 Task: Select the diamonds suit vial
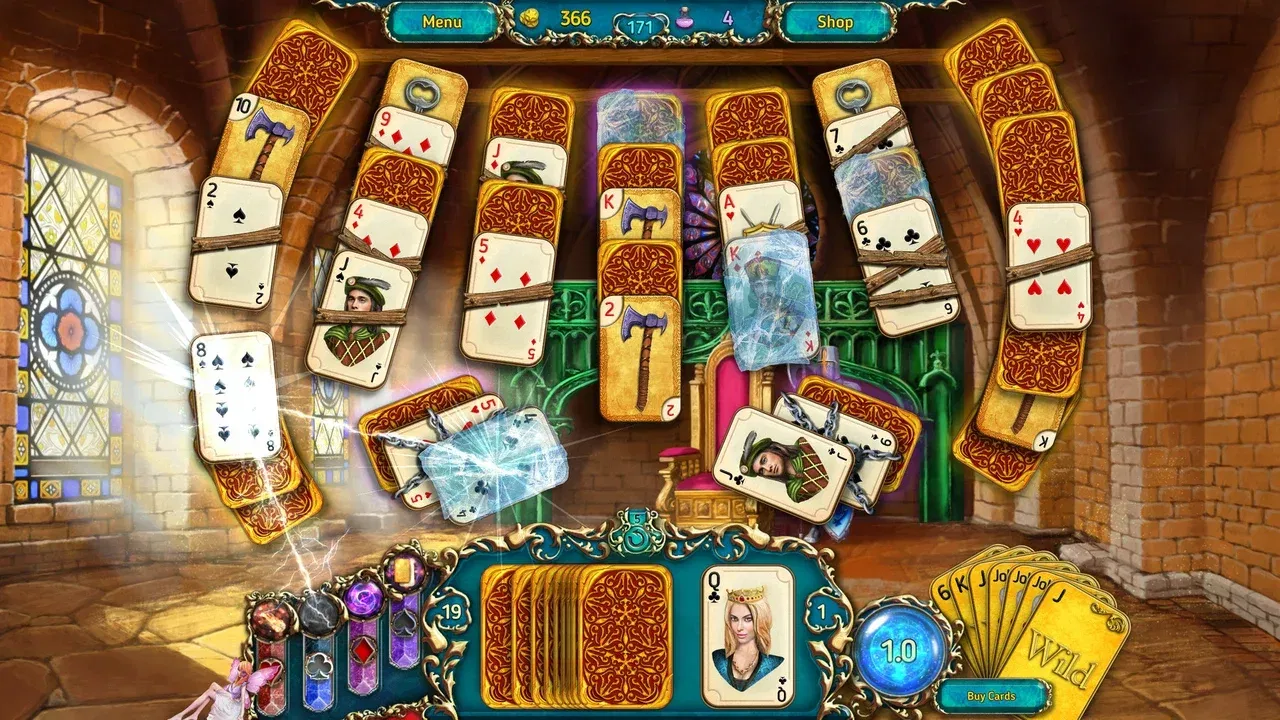(x=362, y=650)
